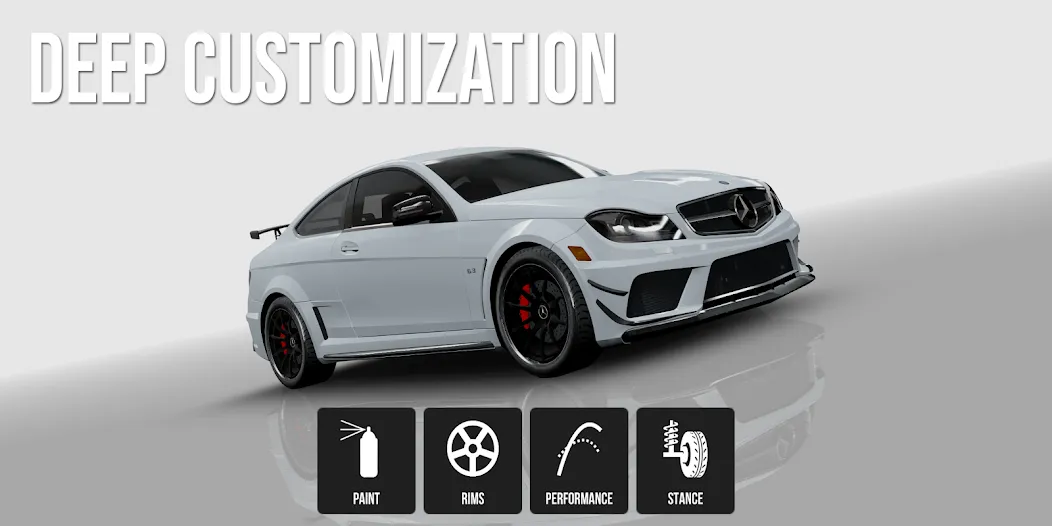The height and width of the screenshot is (526, 1052).
Task: Open the Stance adjustment menu
Action: [x=685, y=460]
